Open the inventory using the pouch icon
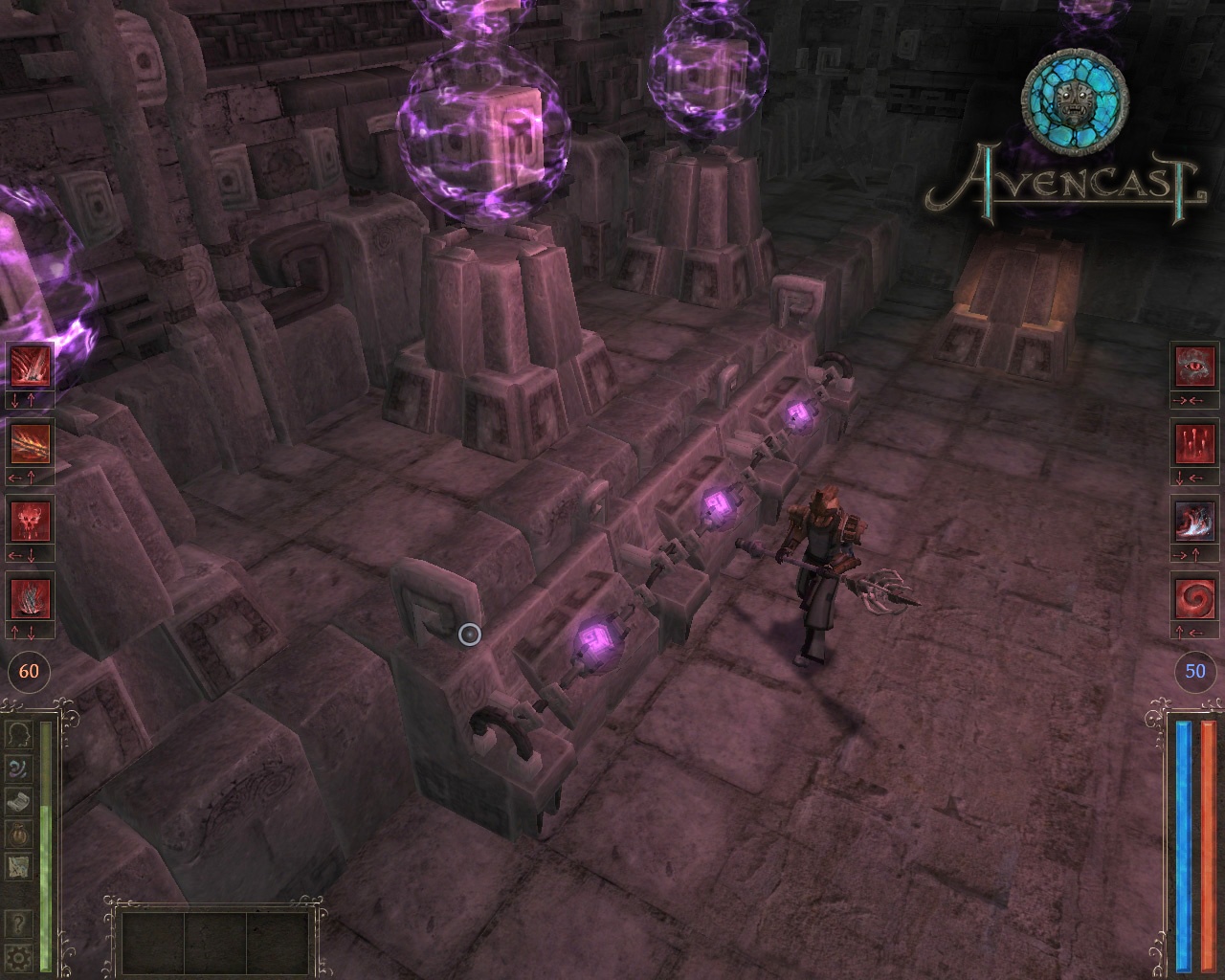The height and width of the screenshot is (980, 1225). point(19,833)
